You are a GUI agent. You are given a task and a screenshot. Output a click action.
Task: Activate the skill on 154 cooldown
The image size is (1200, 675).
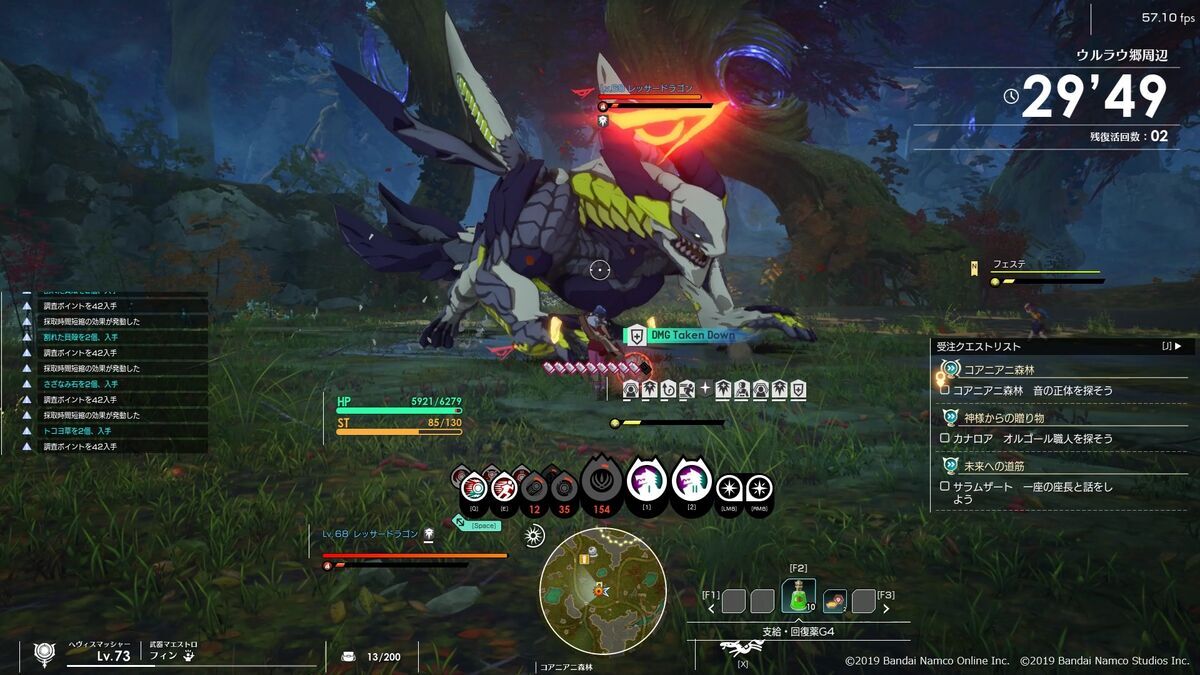(601, 484)
